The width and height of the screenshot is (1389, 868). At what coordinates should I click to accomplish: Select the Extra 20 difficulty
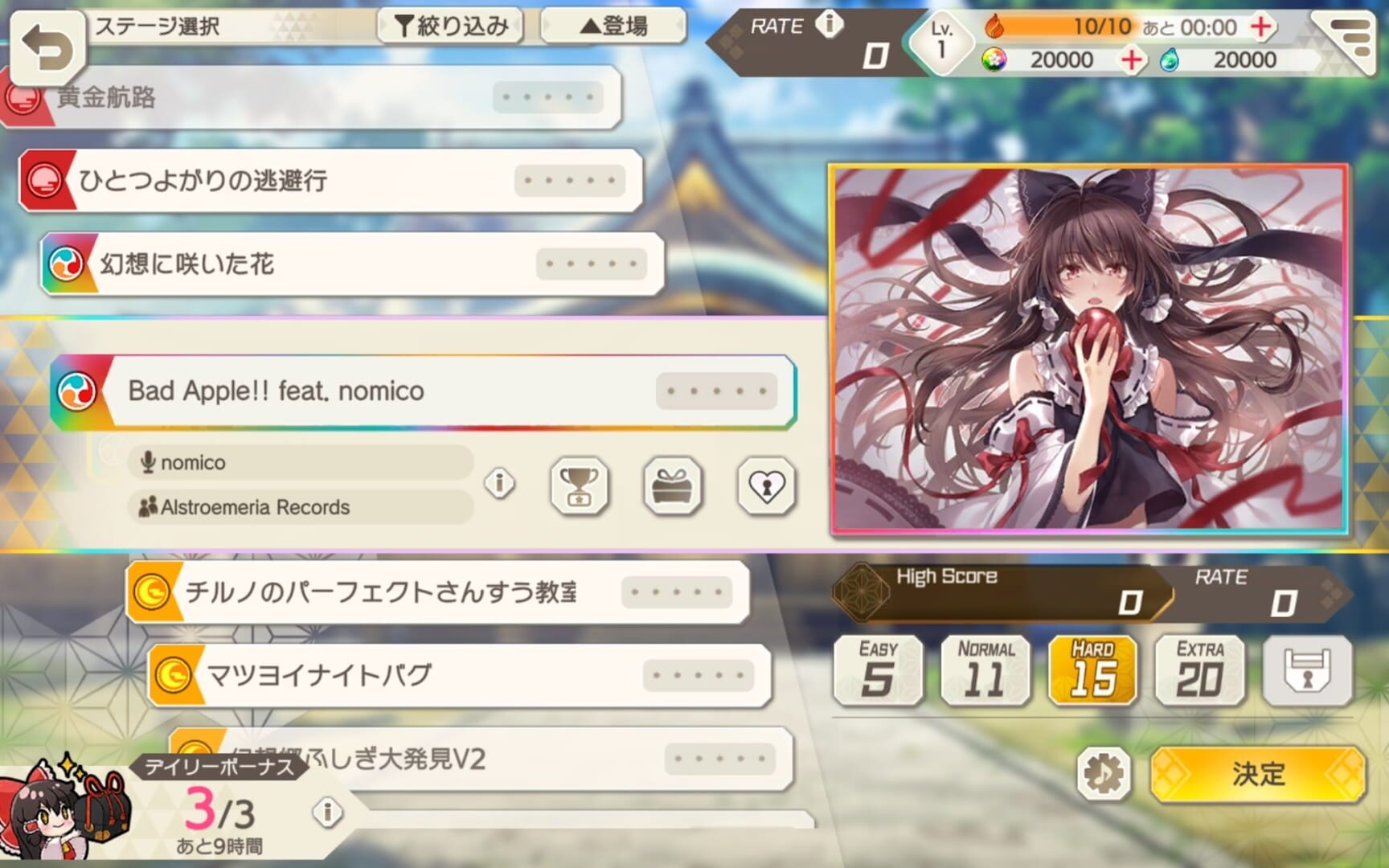(x=1200, y=669)
